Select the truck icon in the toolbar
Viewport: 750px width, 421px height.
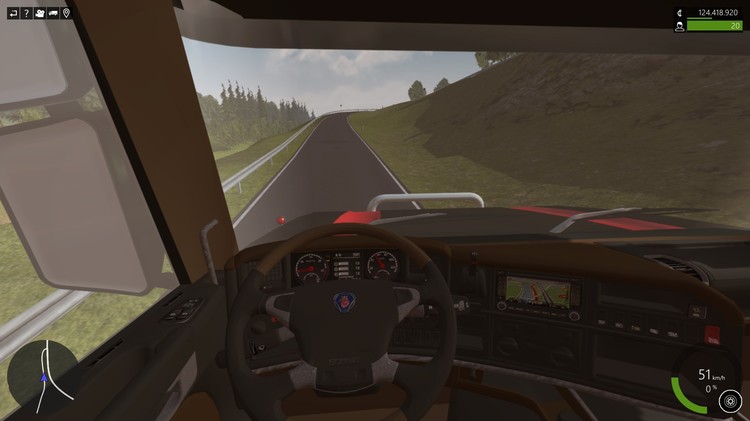tap(52, 13)
